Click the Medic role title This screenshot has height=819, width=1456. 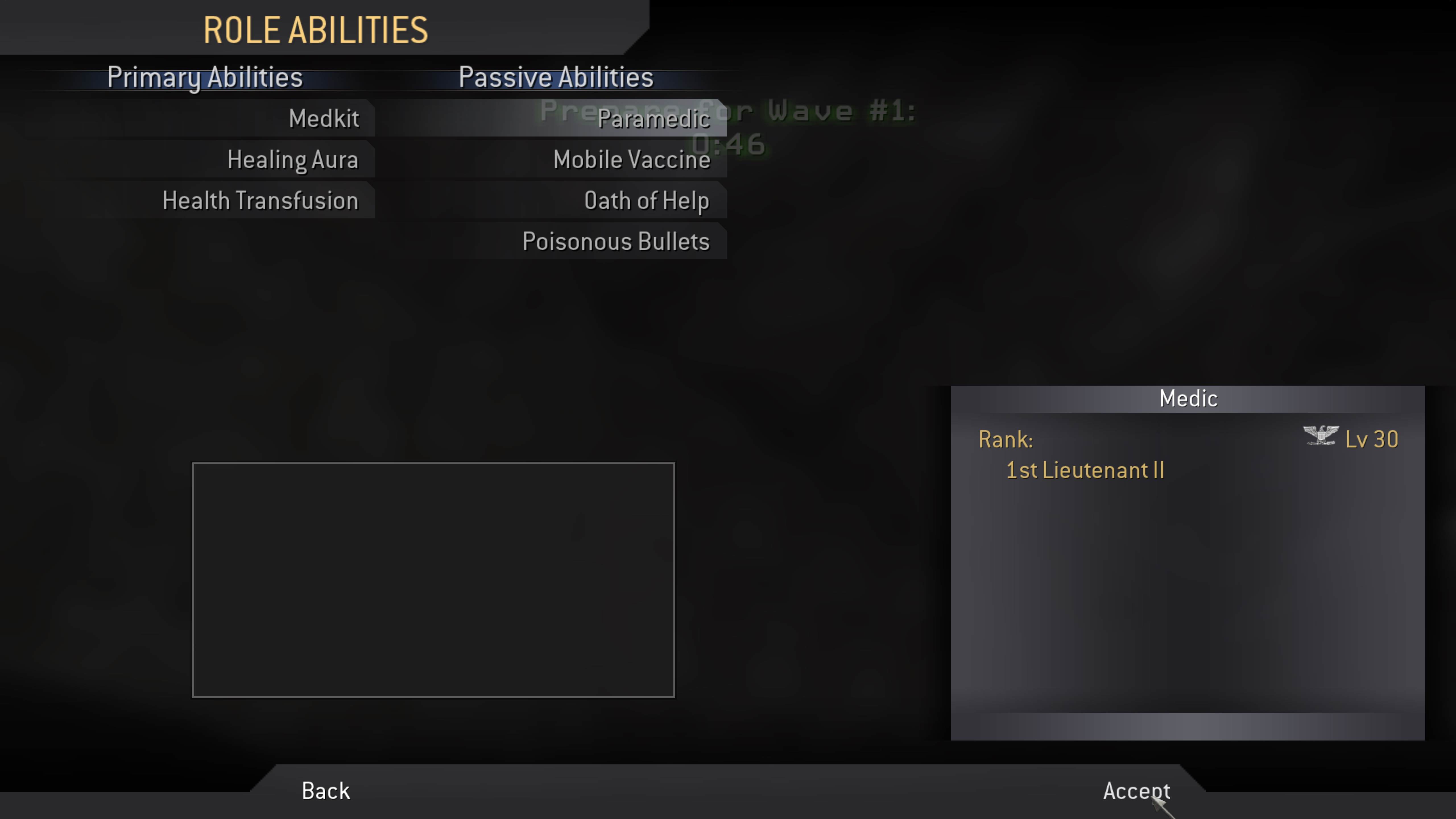click(1188, 398)
